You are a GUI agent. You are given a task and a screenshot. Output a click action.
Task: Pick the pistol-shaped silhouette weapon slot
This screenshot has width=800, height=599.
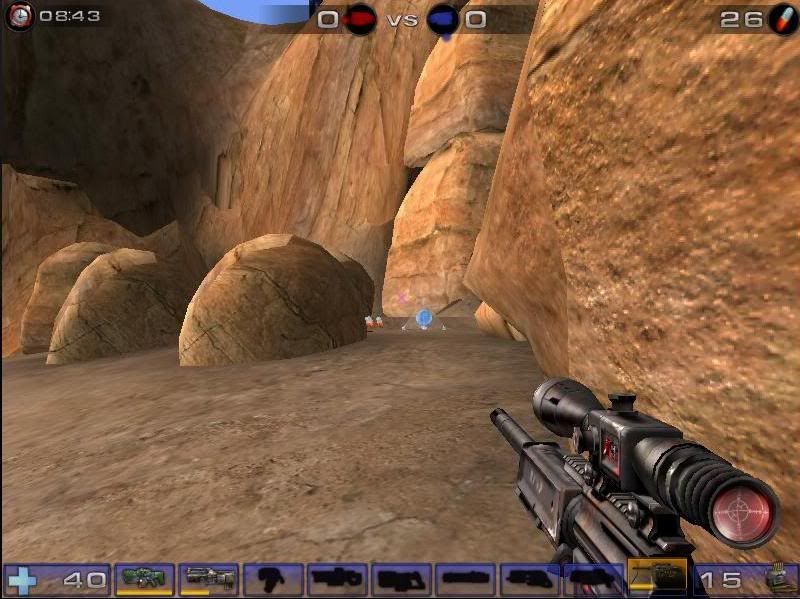[273, 579]
